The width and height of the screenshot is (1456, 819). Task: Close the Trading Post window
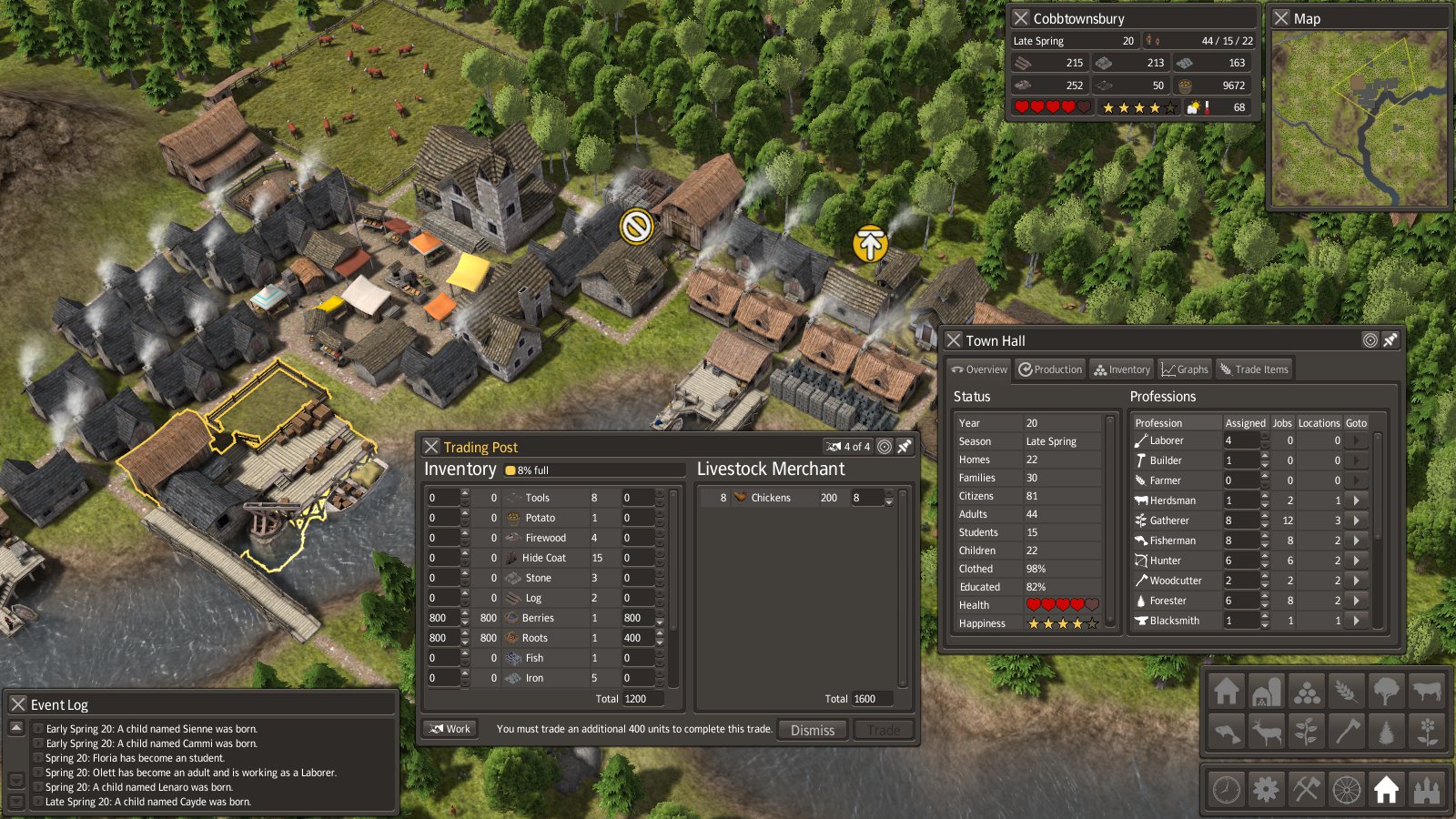pos(431,447)
